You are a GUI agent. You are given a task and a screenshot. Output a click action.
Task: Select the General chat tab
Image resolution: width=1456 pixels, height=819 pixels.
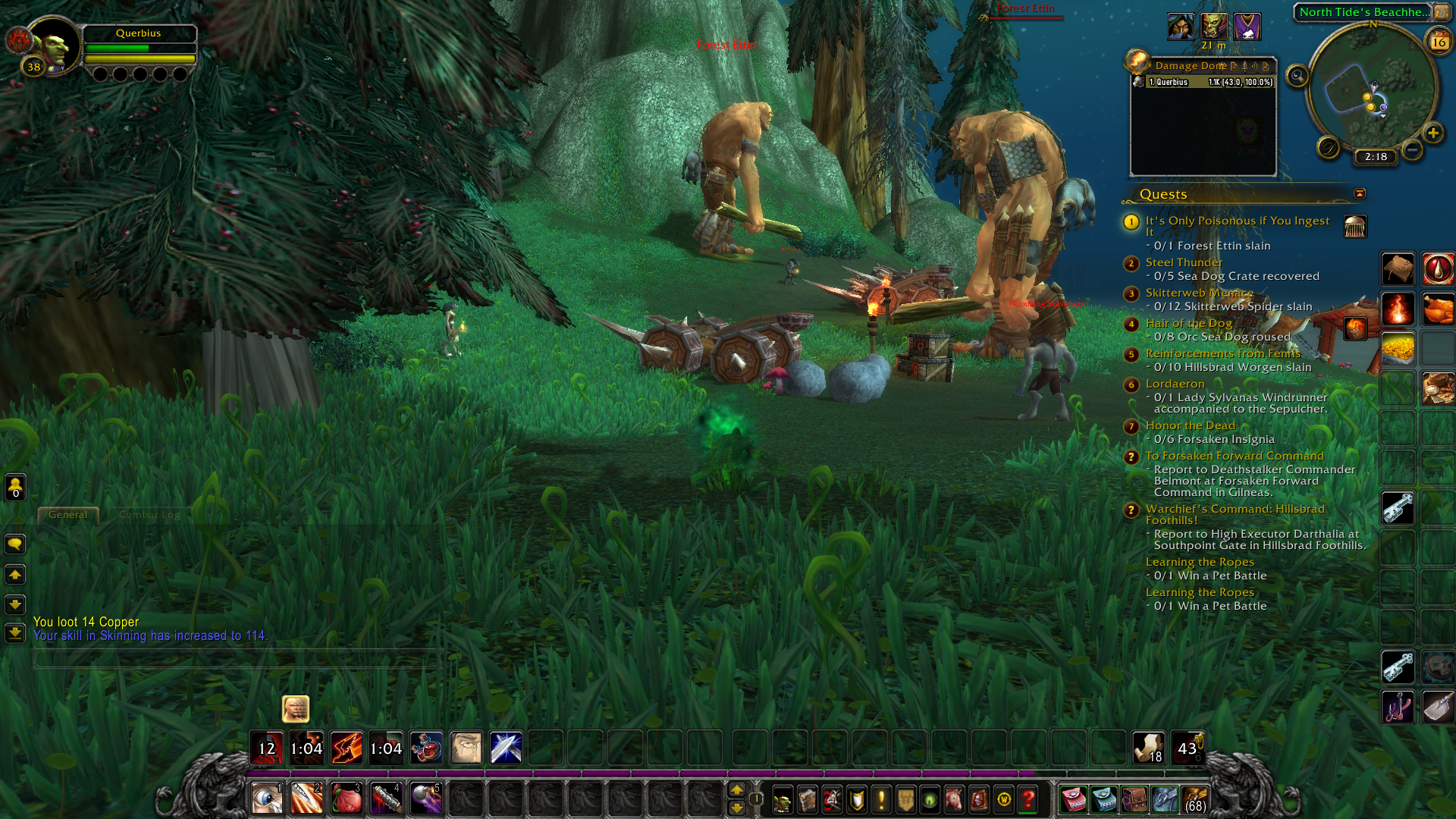68,515
